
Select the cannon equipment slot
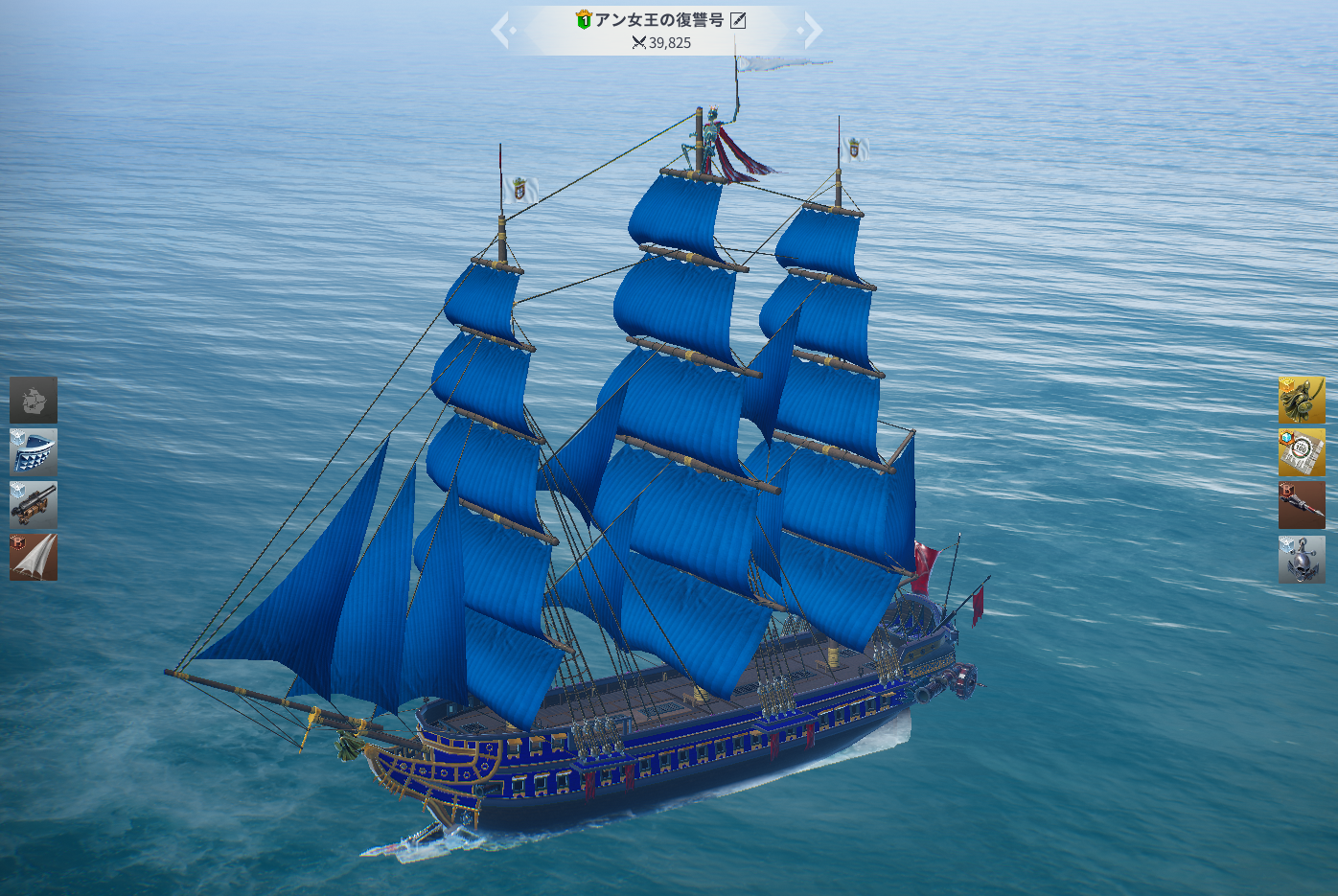click(34, 505)
